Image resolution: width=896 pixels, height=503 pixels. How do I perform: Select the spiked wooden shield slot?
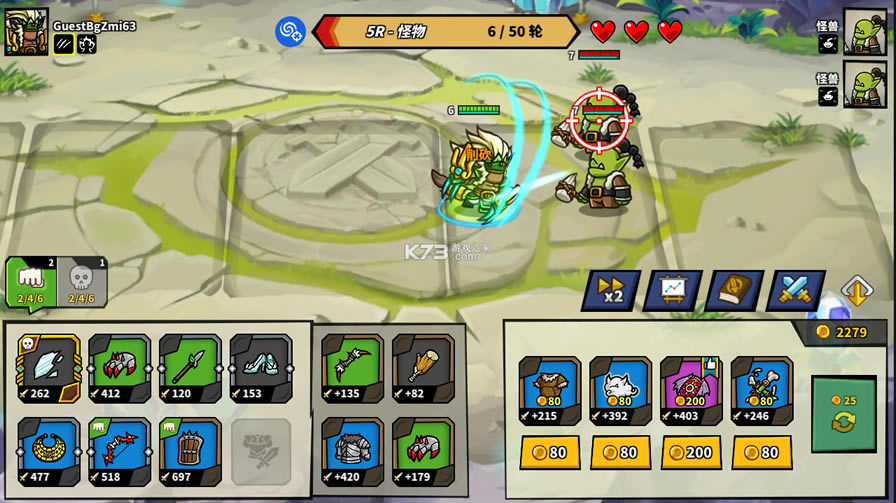[190, 451]
